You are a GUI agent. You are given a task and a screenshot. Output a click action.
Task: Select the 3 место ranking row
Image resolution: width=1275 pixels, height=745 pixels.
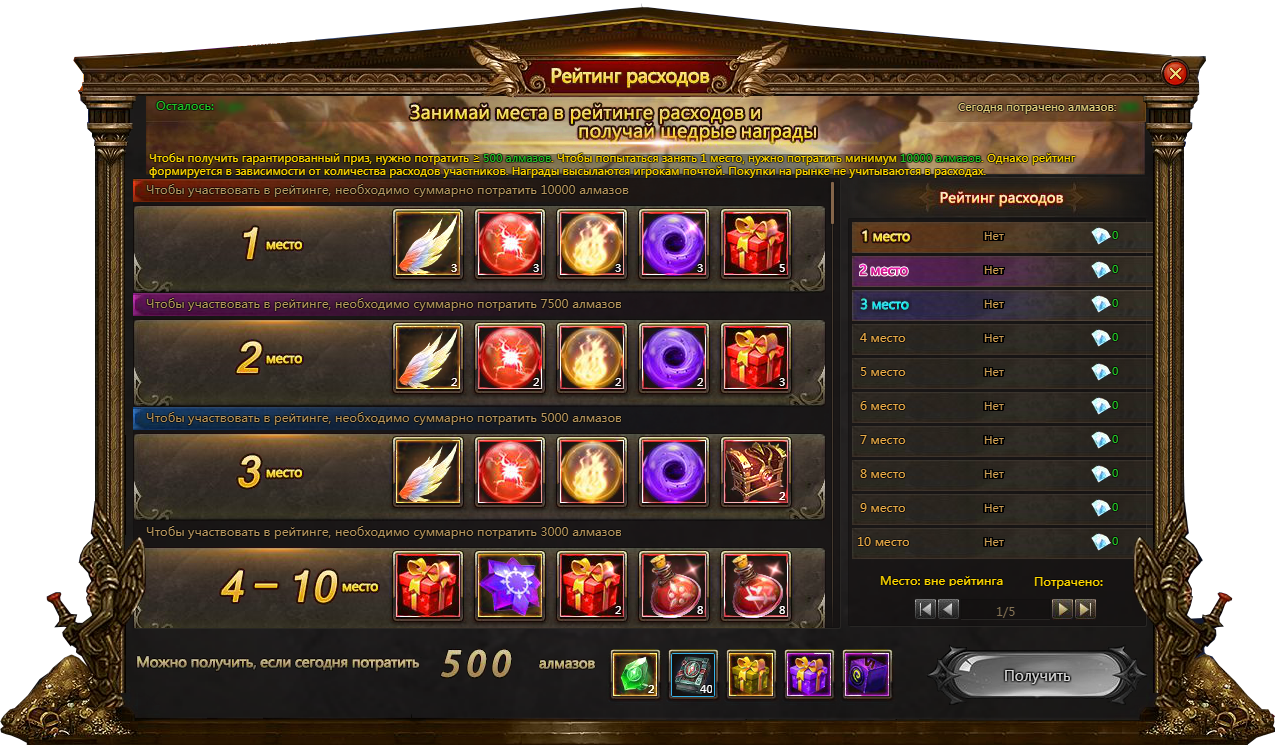[x=1000, y=304]
